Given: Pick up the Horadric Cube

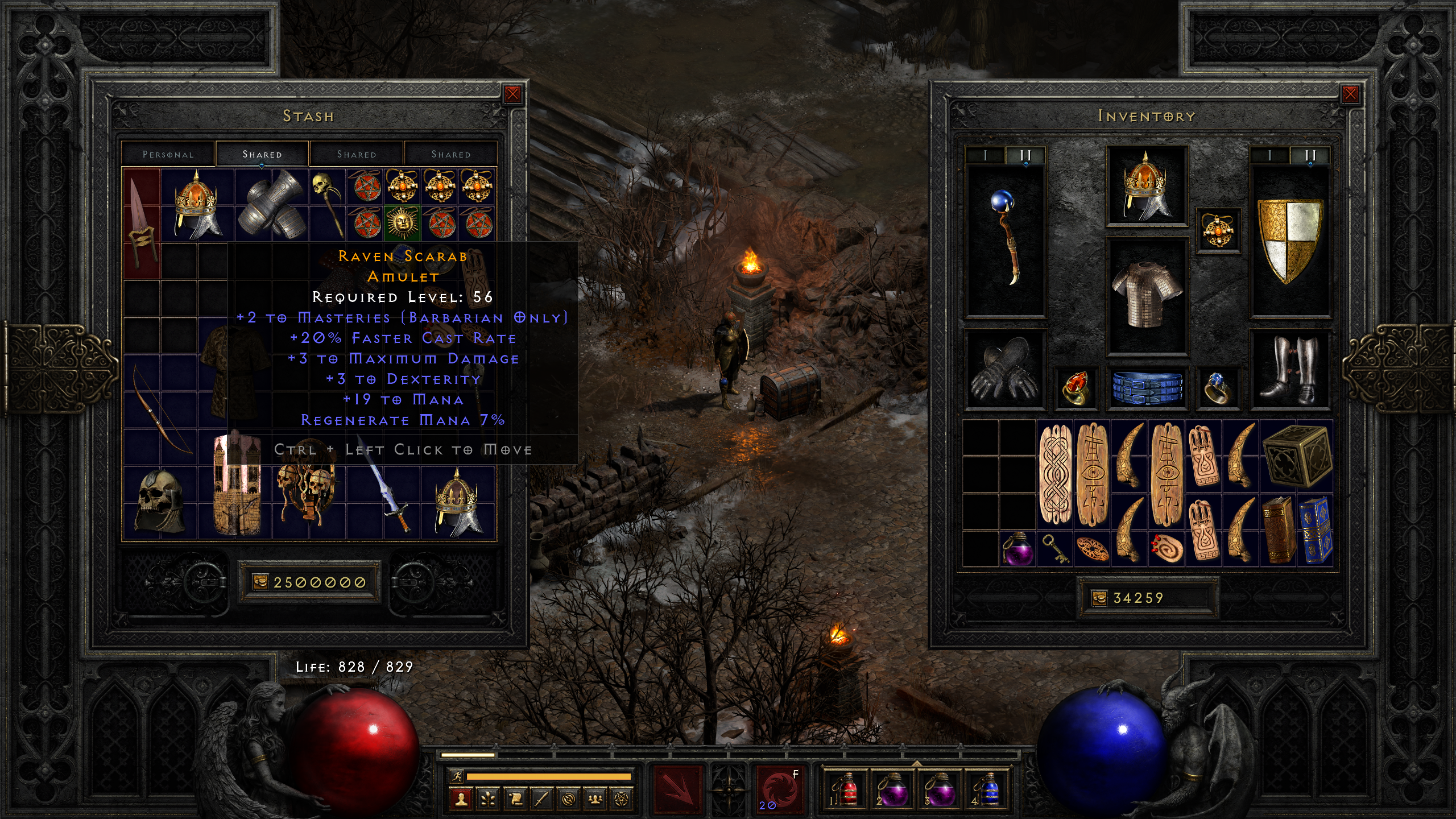Looking at the screenshot, I should pos(1296,456).
